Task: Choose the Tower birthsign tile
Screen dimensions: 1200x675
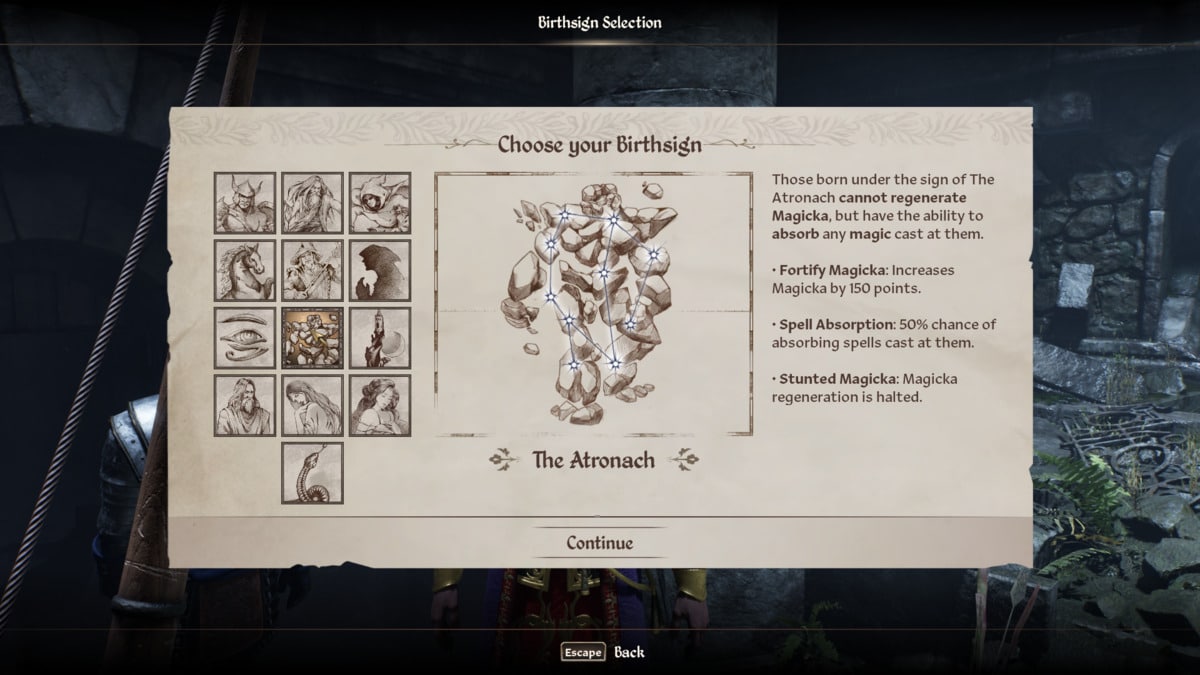Action: point(380,338)
